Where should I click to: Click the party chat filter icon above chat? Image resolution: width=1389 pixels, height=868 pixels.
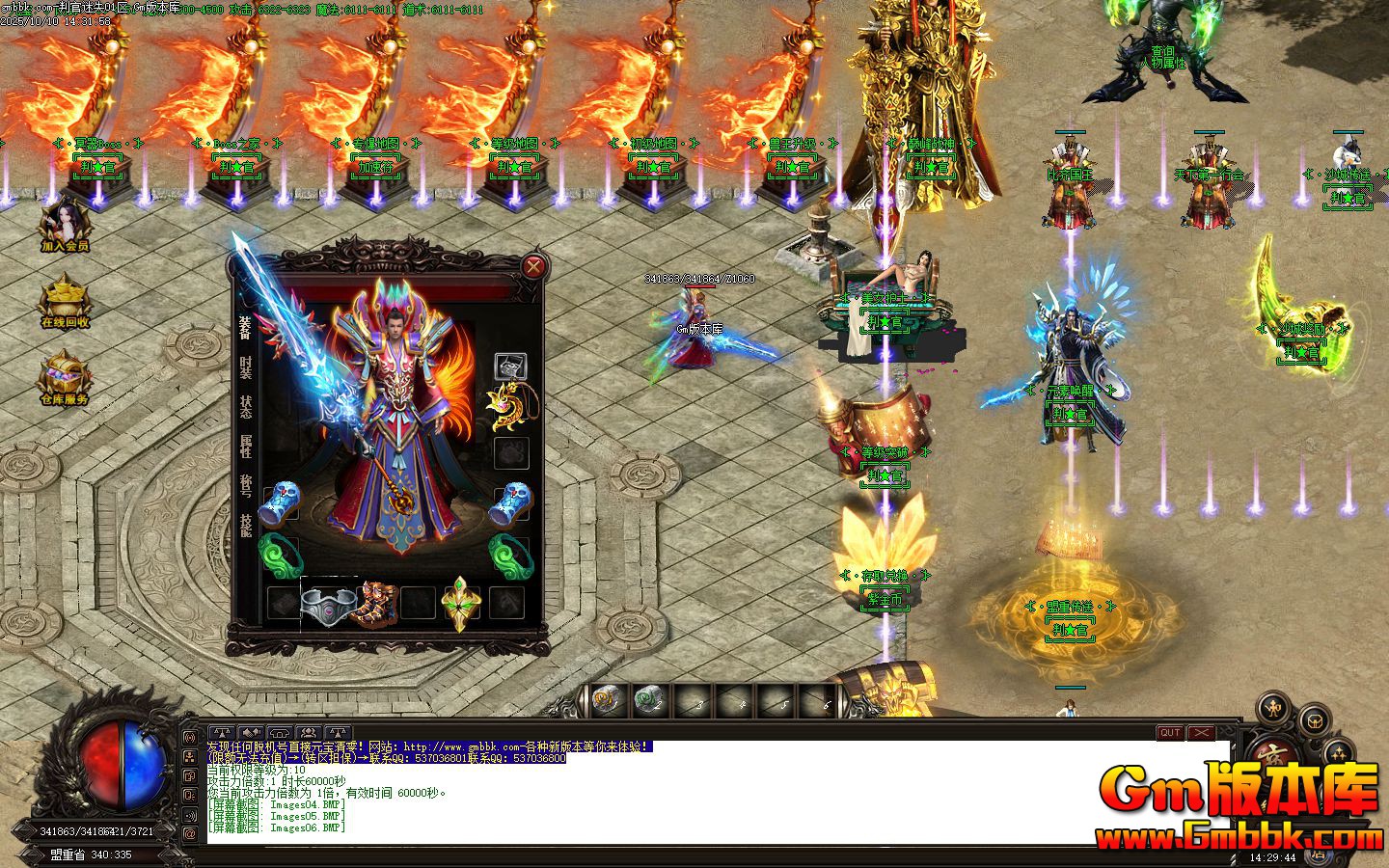tap(307, 733)
